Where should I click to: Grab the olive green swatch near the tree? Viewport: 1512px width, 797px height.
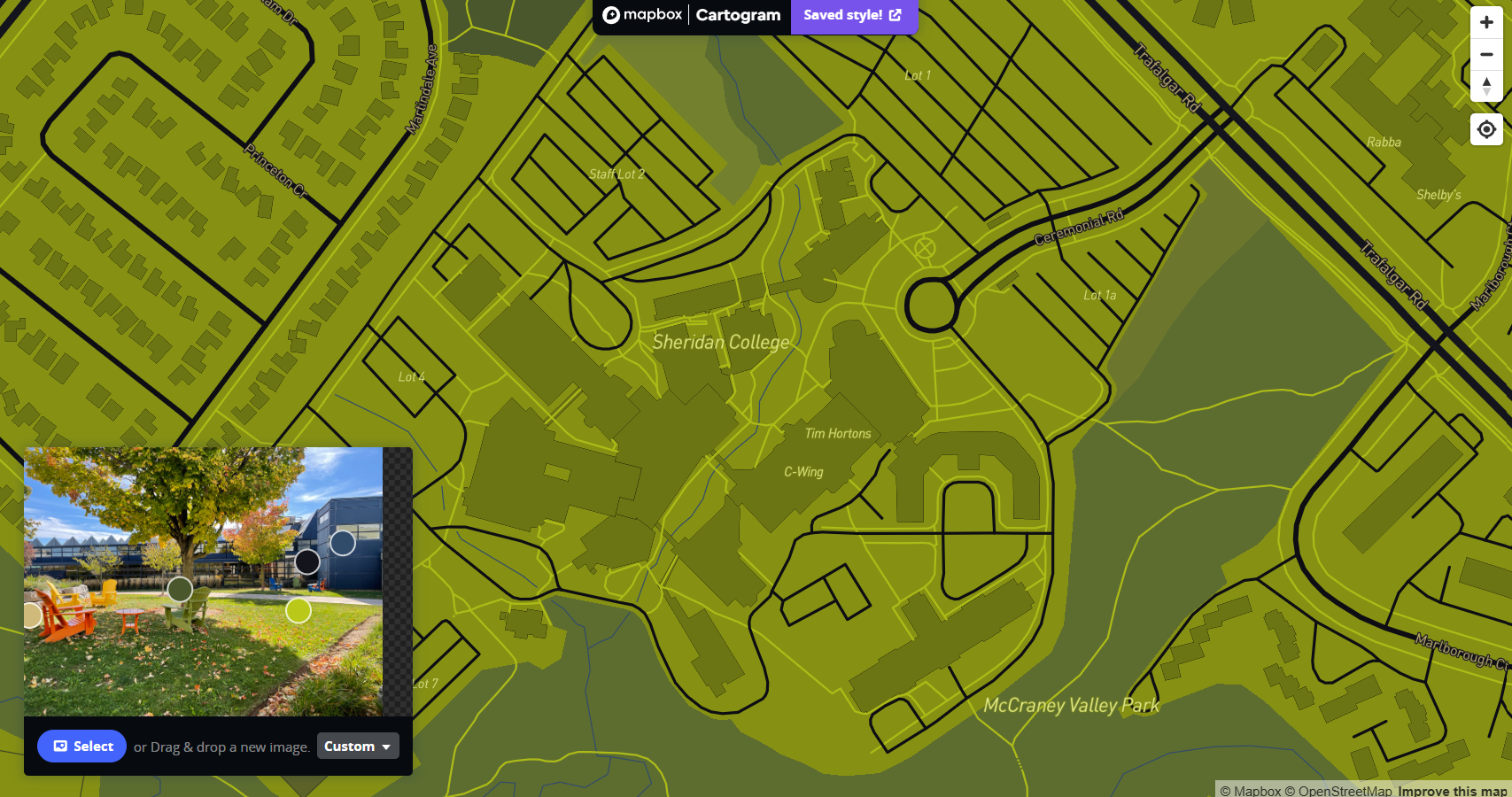[182, 589]
